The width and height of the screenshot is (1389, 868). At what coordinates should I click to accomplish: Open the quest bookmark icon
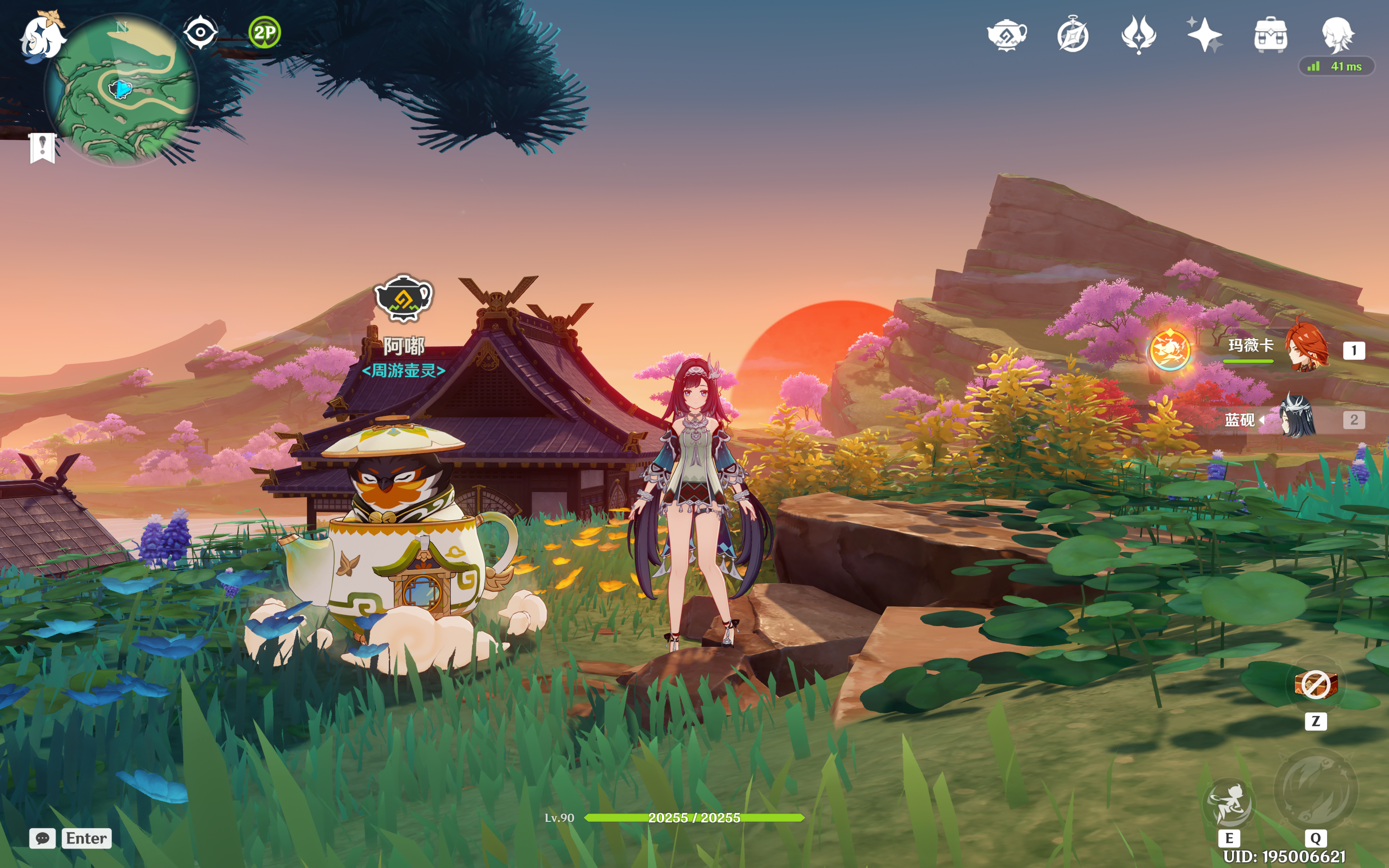42,147
